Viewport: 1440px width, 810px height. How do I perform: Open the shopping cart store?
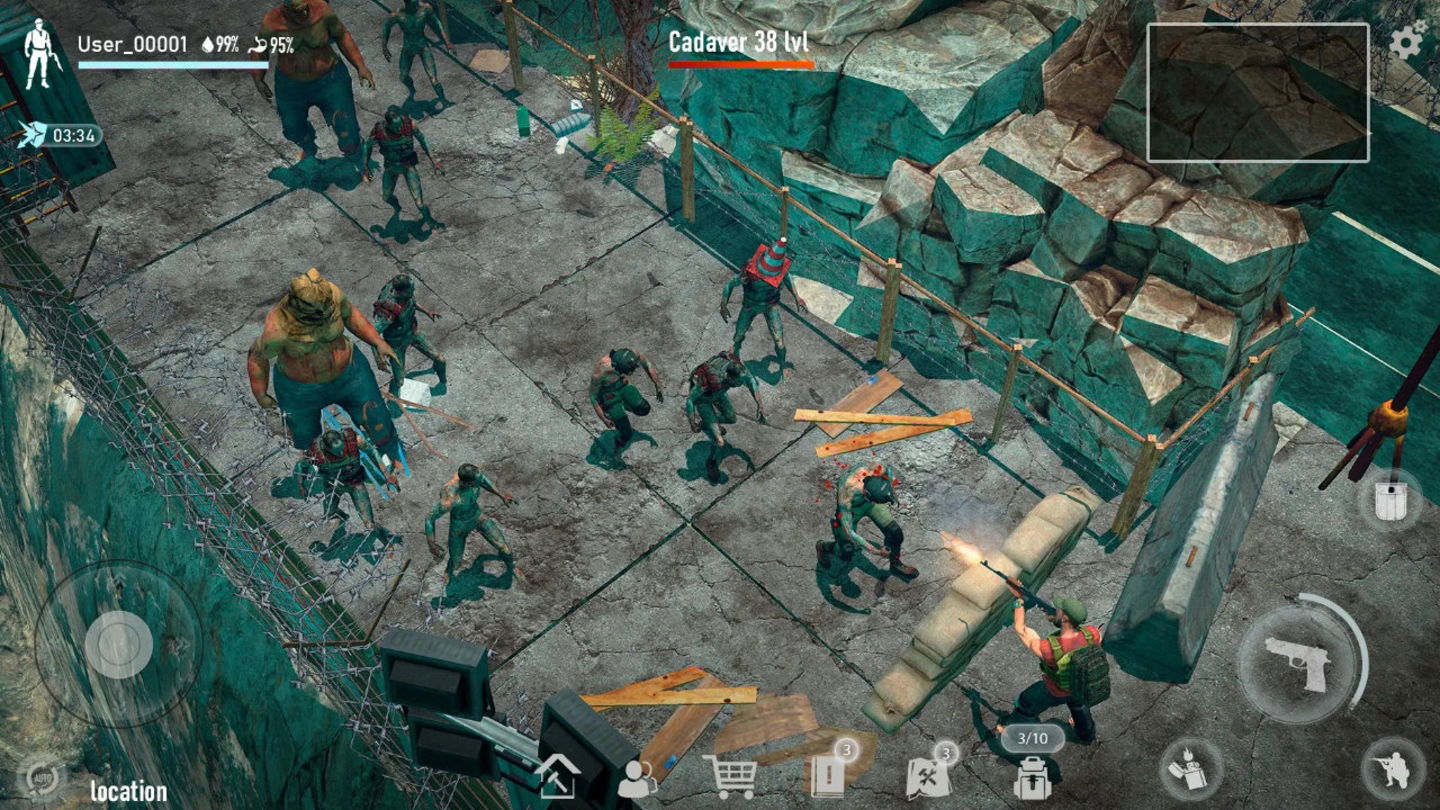click(733, 777)
